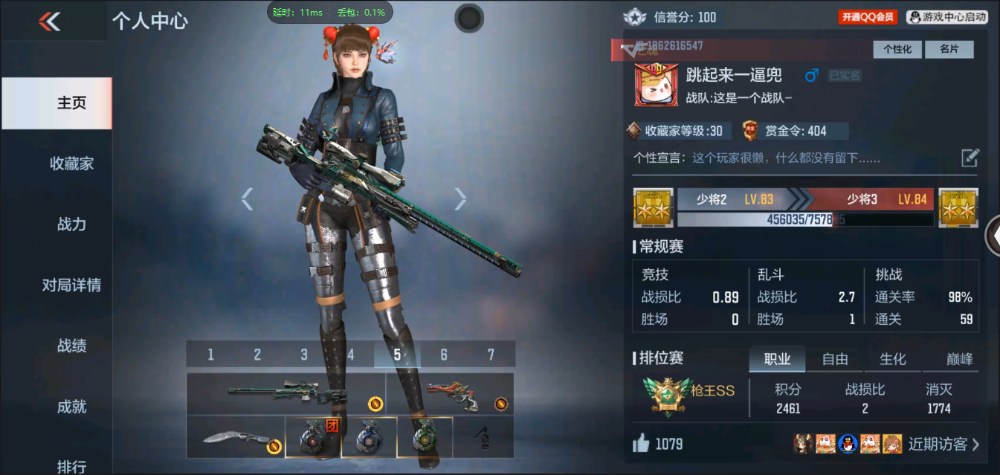Go back using the double-arrow button
This screenshot has height=475, width=1000.
coord(49,21)
